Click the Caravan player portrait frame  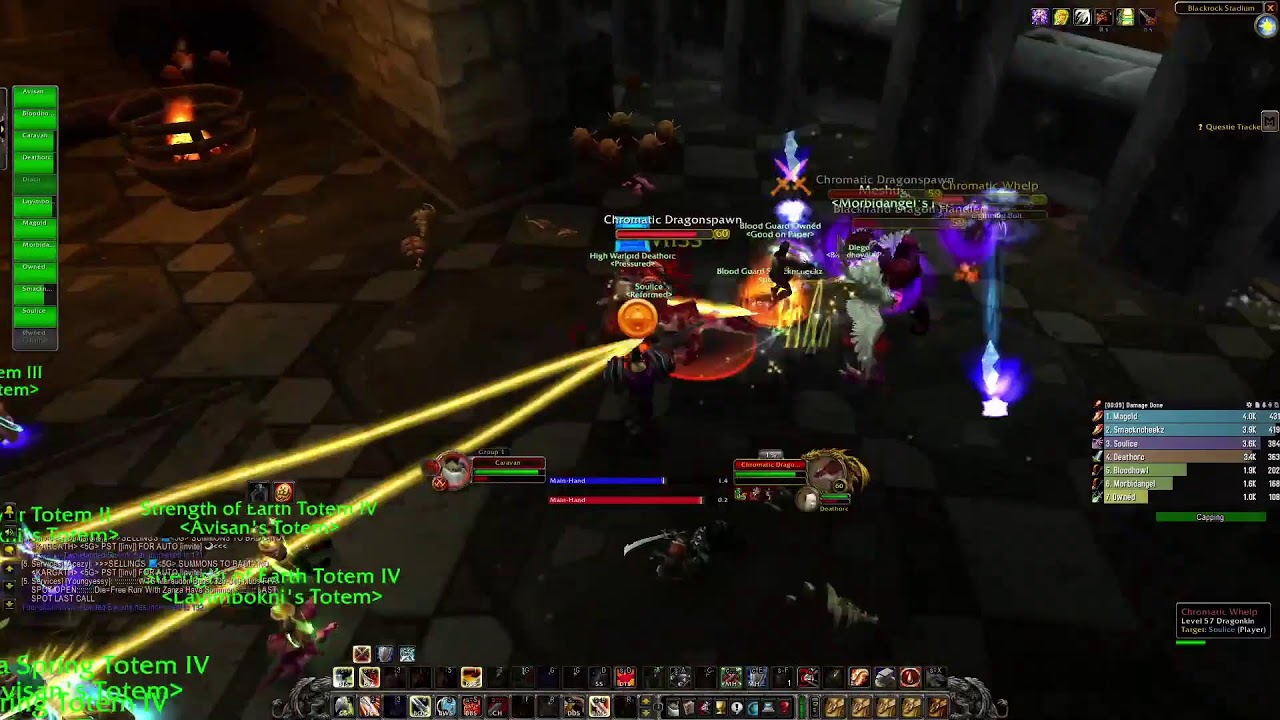click(x=452, y=470)
